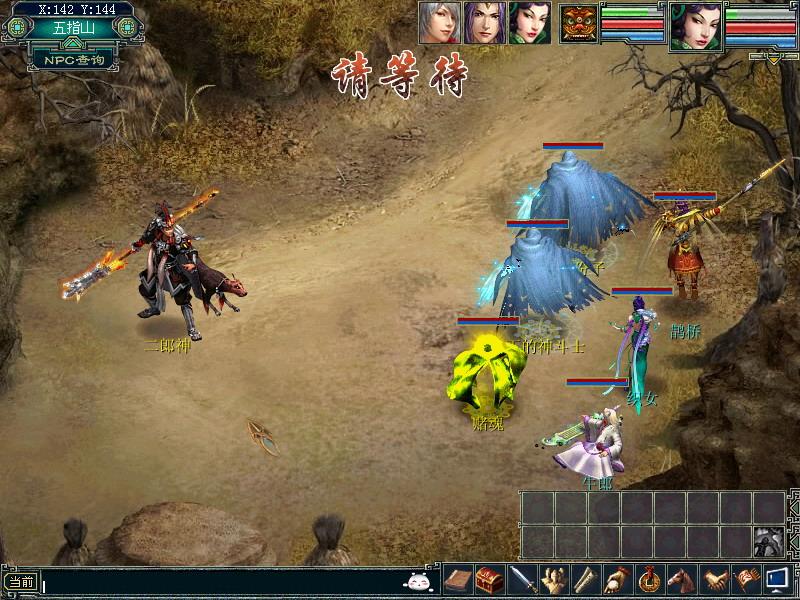Open the paper scroll icon
This screenshot has height=600, width=800.
point(585,580)
